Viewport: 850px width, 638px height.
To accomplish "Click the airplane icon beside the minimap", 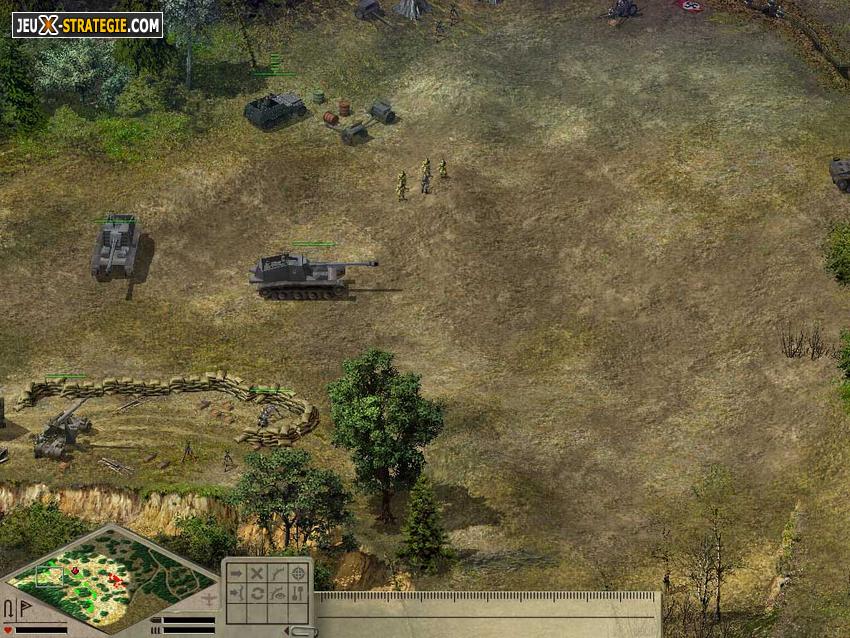I will [x=208, y=599].
